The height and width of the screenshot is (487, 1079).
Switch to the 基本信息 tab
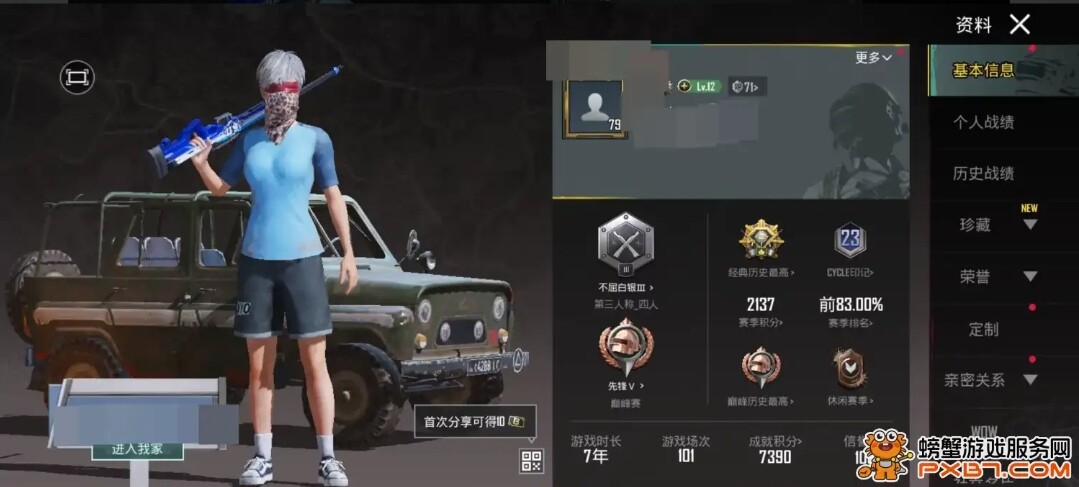pos(983,70)
